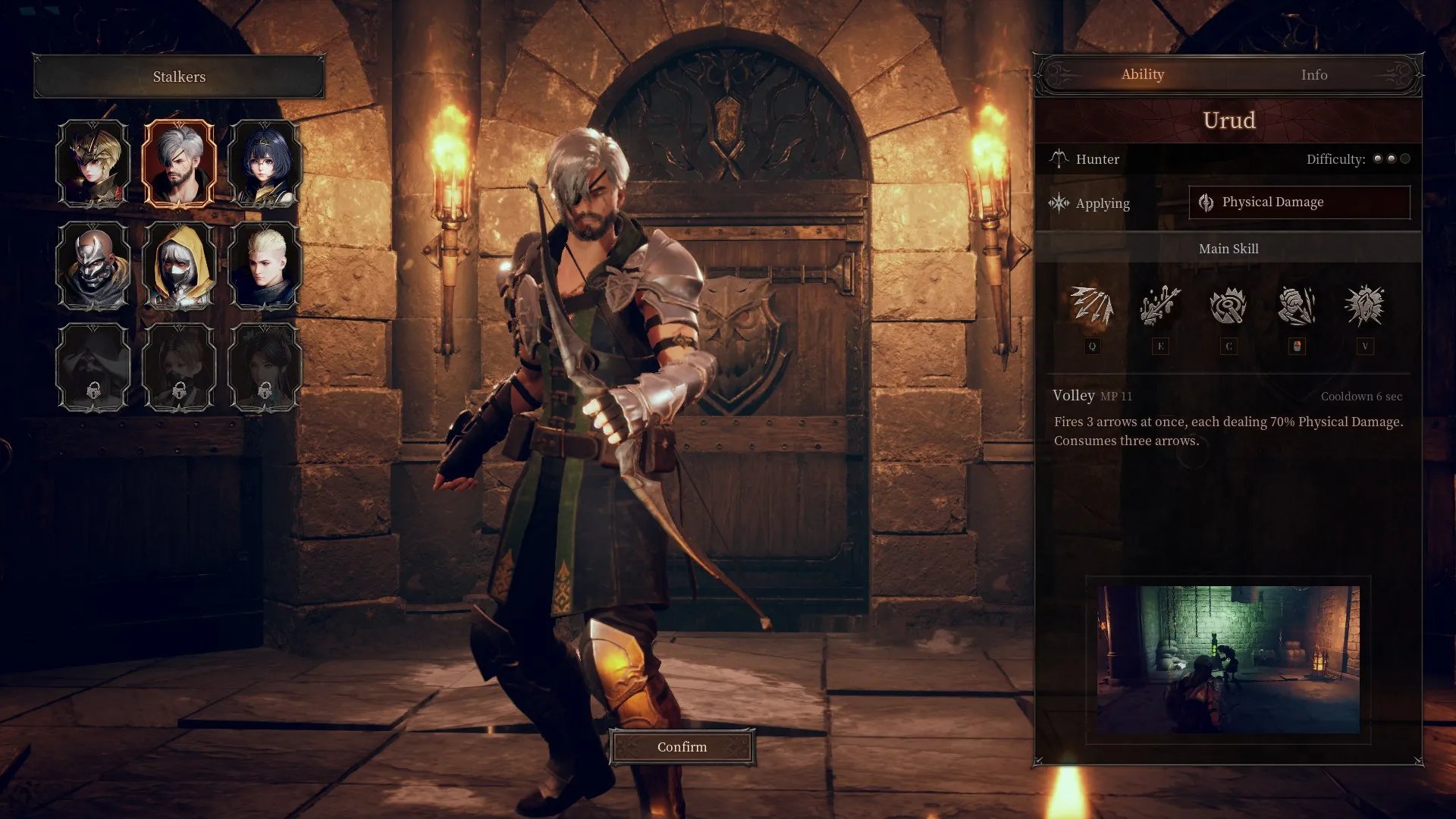Inspect the spiky burst skill icon
This screenshot has width=1456, height=819.
click(x=1365, y=306)
